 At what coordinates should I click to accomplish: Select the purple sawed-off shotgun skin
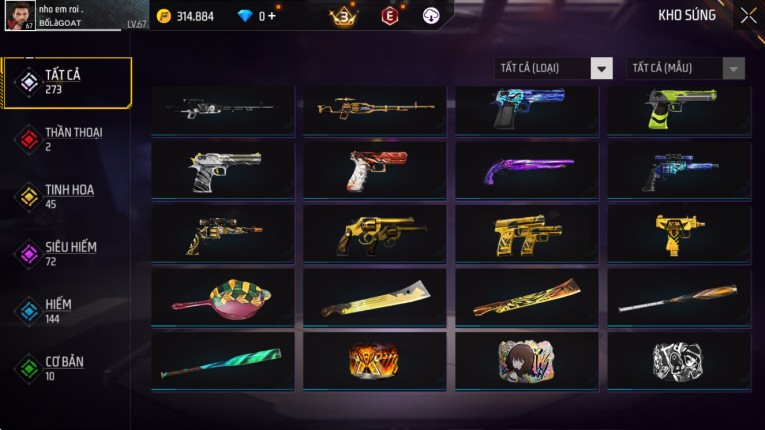[x=527, y=169]
